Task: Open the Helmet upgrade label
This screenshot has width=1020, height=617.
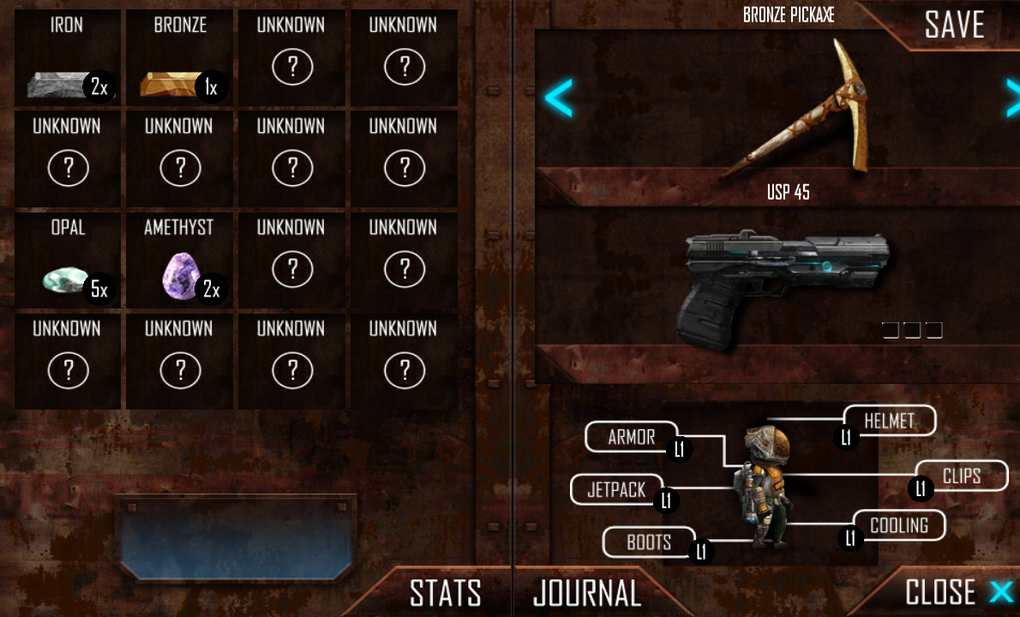Action: point(889,421)
